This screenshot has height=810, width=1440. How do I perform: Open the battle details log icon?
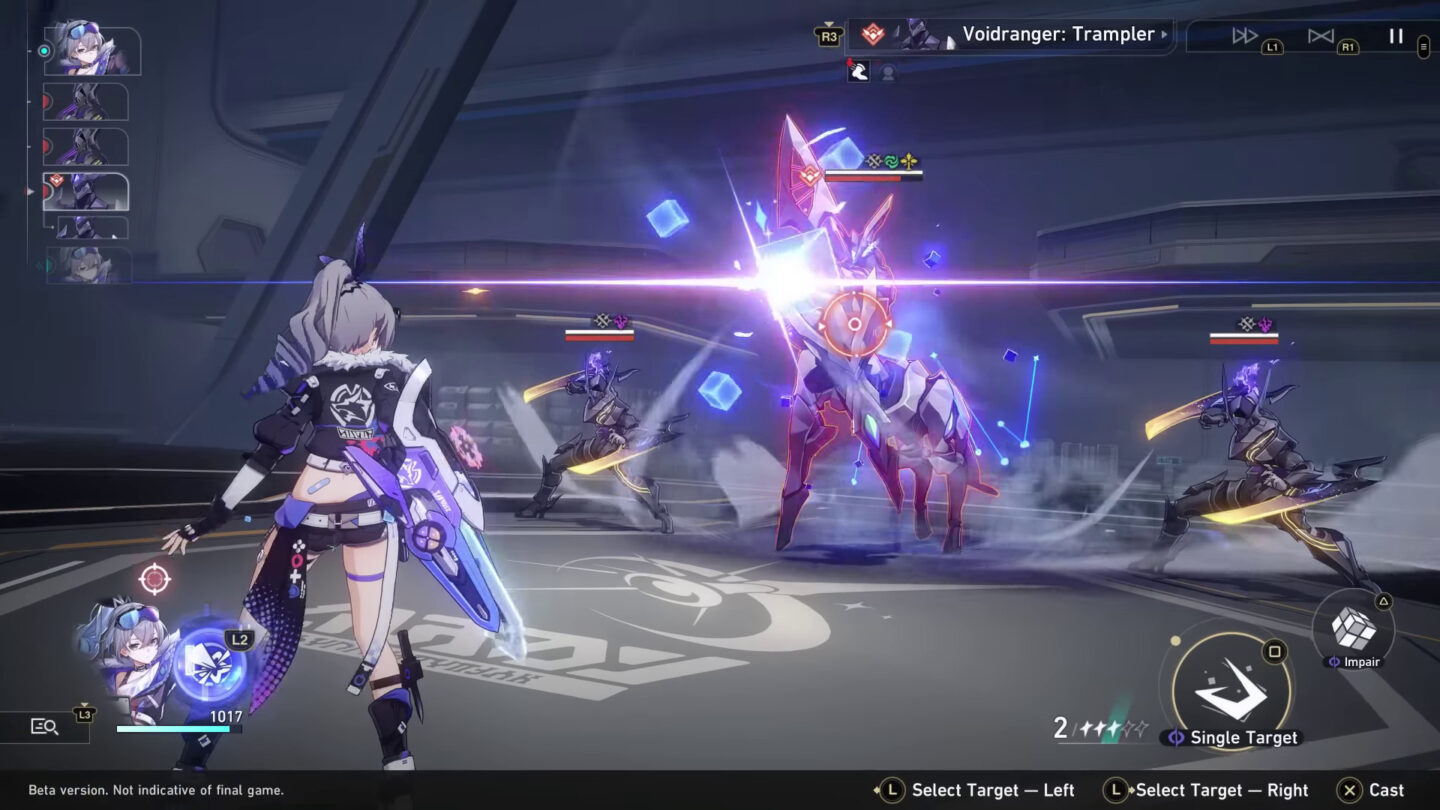[x=42, y=727]
